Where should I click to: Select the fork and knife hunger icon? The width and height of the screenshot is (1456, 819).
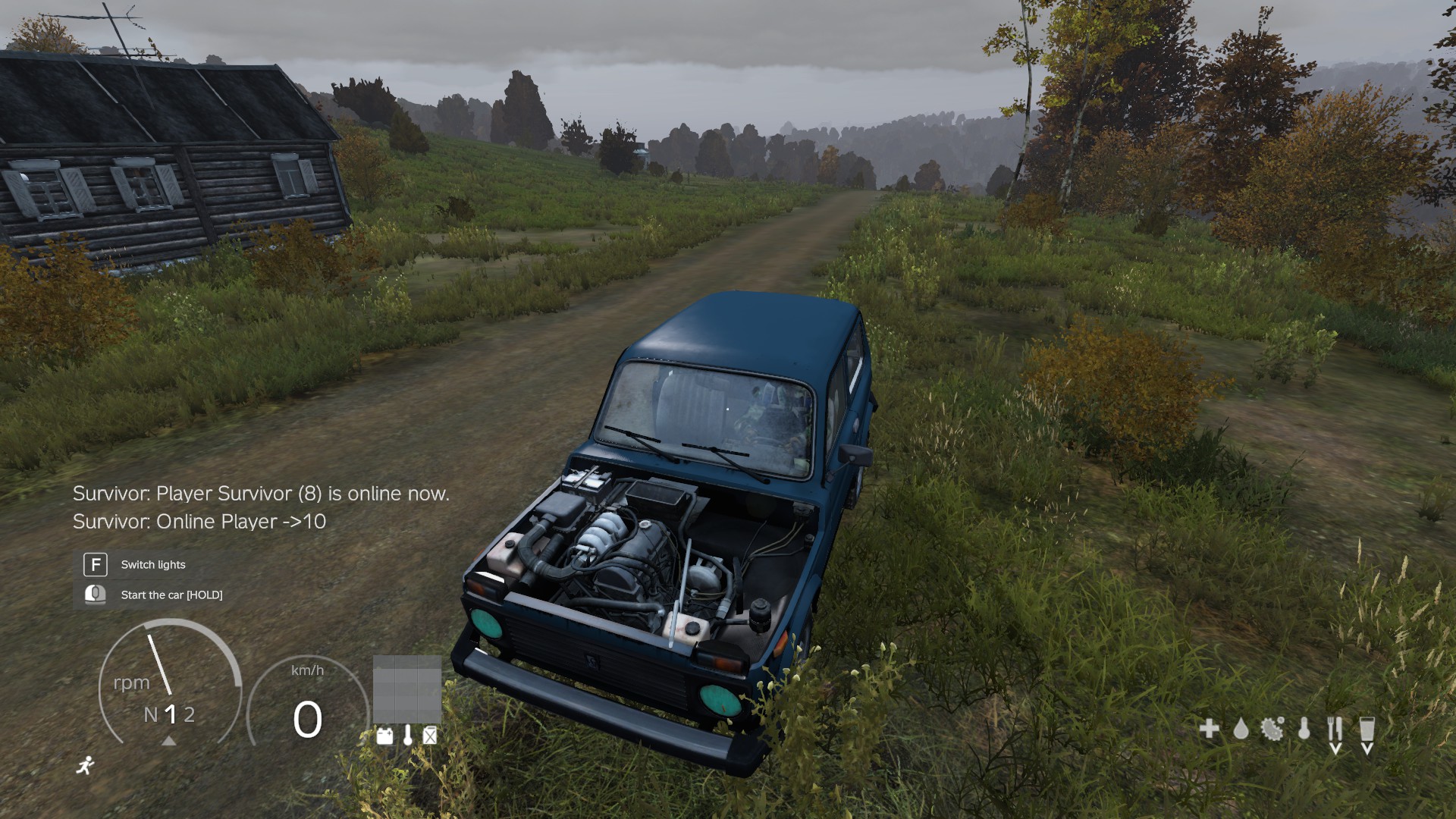[1335, 730]
